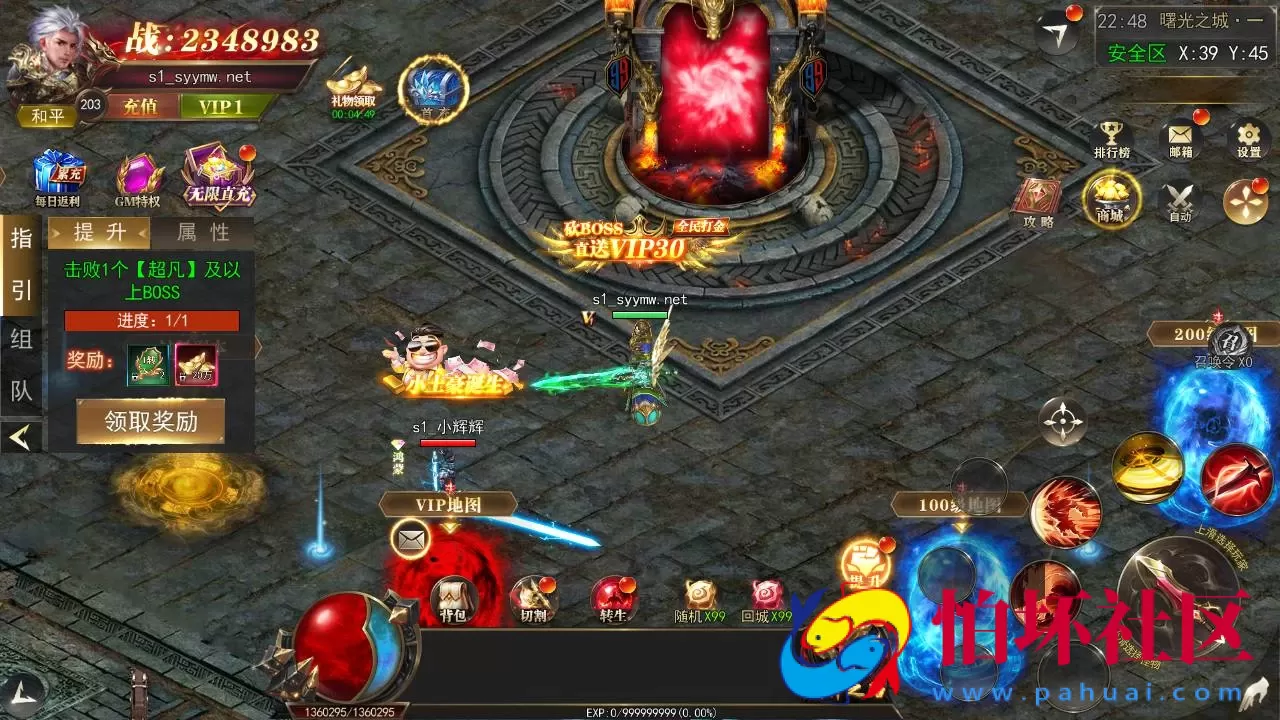Claim the quest reward (领取奖励)
This screenshot has height=720, width=1280.
click(x=151, y=422)
